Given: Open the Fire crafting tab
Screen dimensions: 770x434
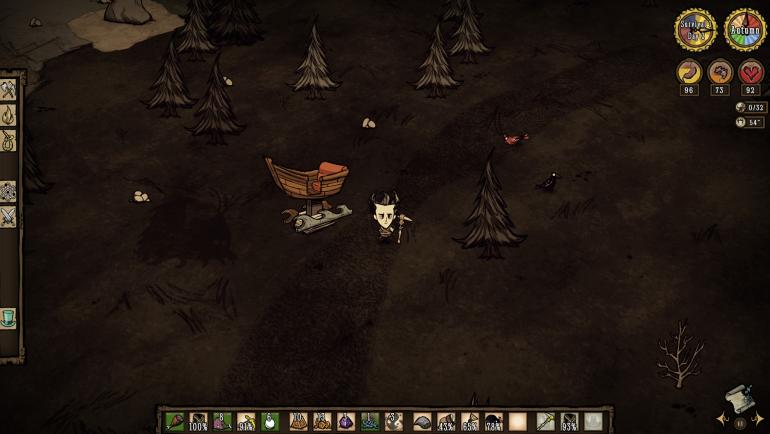Looking at the screenshot, I should click(x=8, y=115).
